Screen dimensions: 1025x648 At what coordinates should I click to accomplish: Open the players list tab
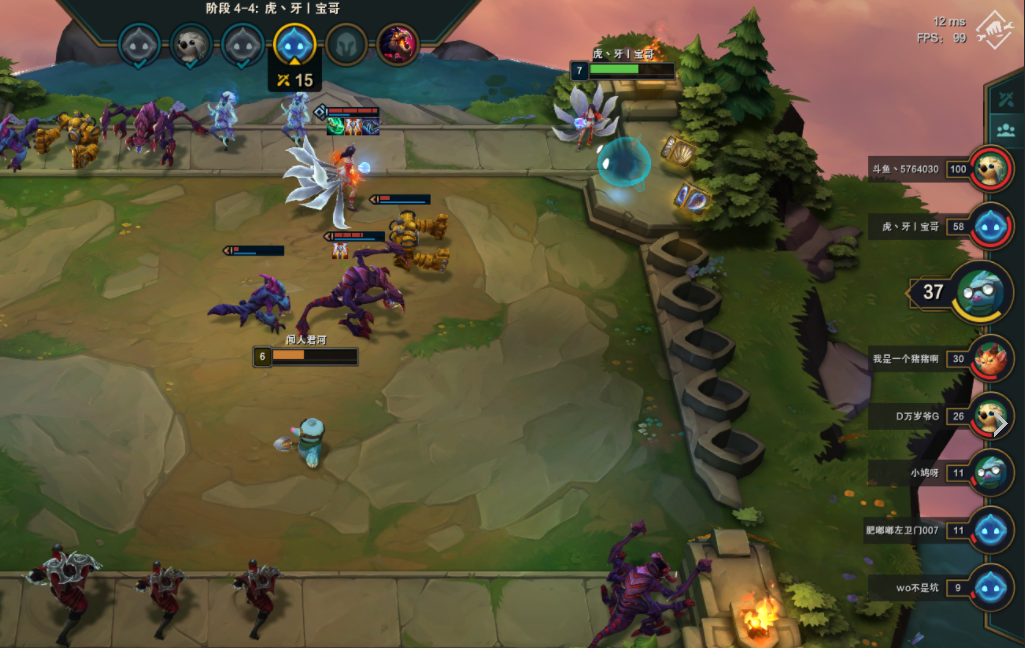[x=1004, y=130]
